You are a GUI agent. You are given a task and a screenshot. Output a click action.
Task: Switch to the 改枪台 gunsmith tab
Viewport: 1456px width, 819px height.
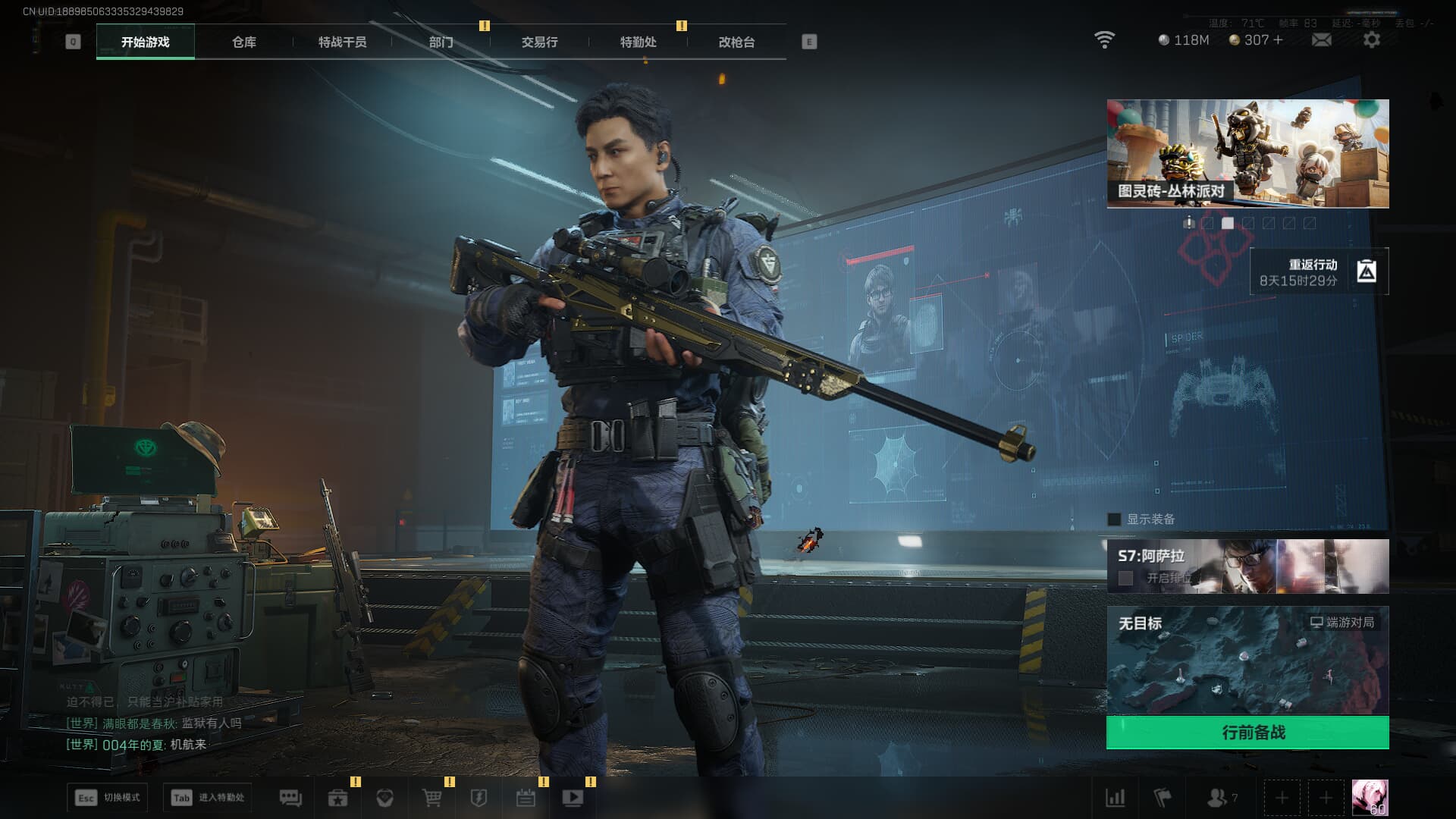736,42
